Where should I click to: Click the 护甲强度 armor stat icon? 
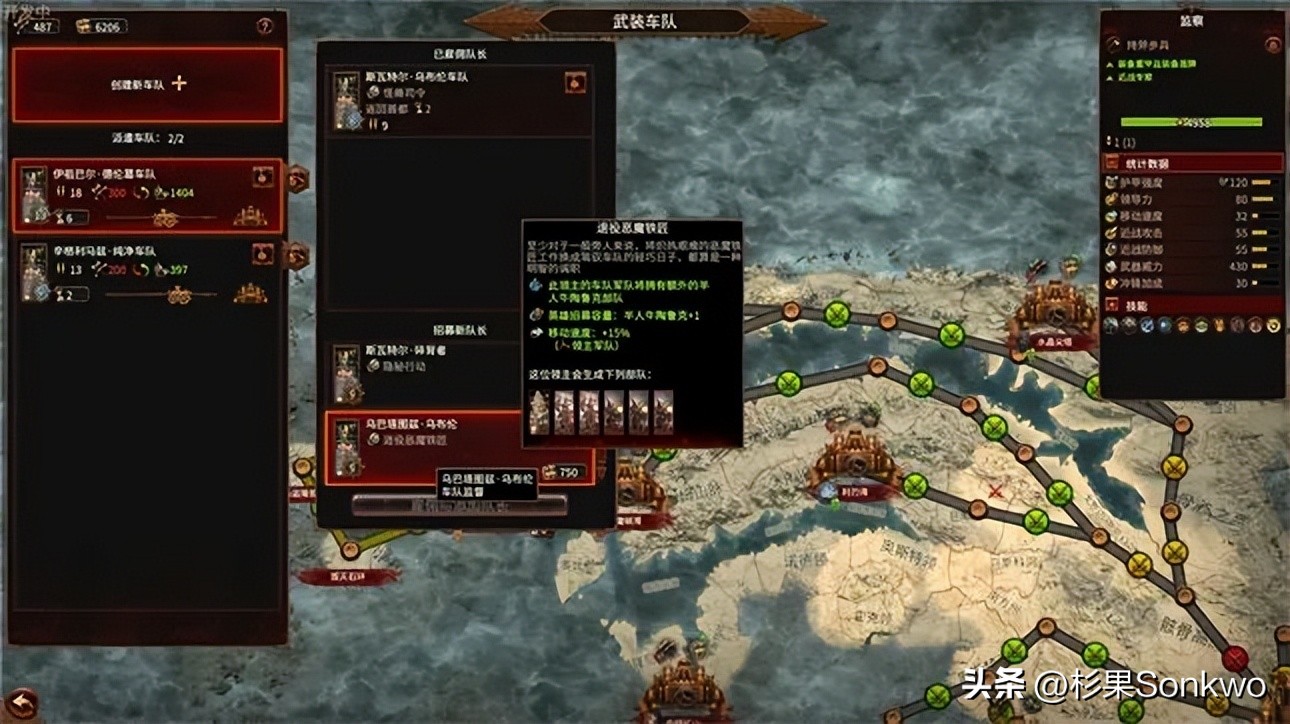point(1110,182)
